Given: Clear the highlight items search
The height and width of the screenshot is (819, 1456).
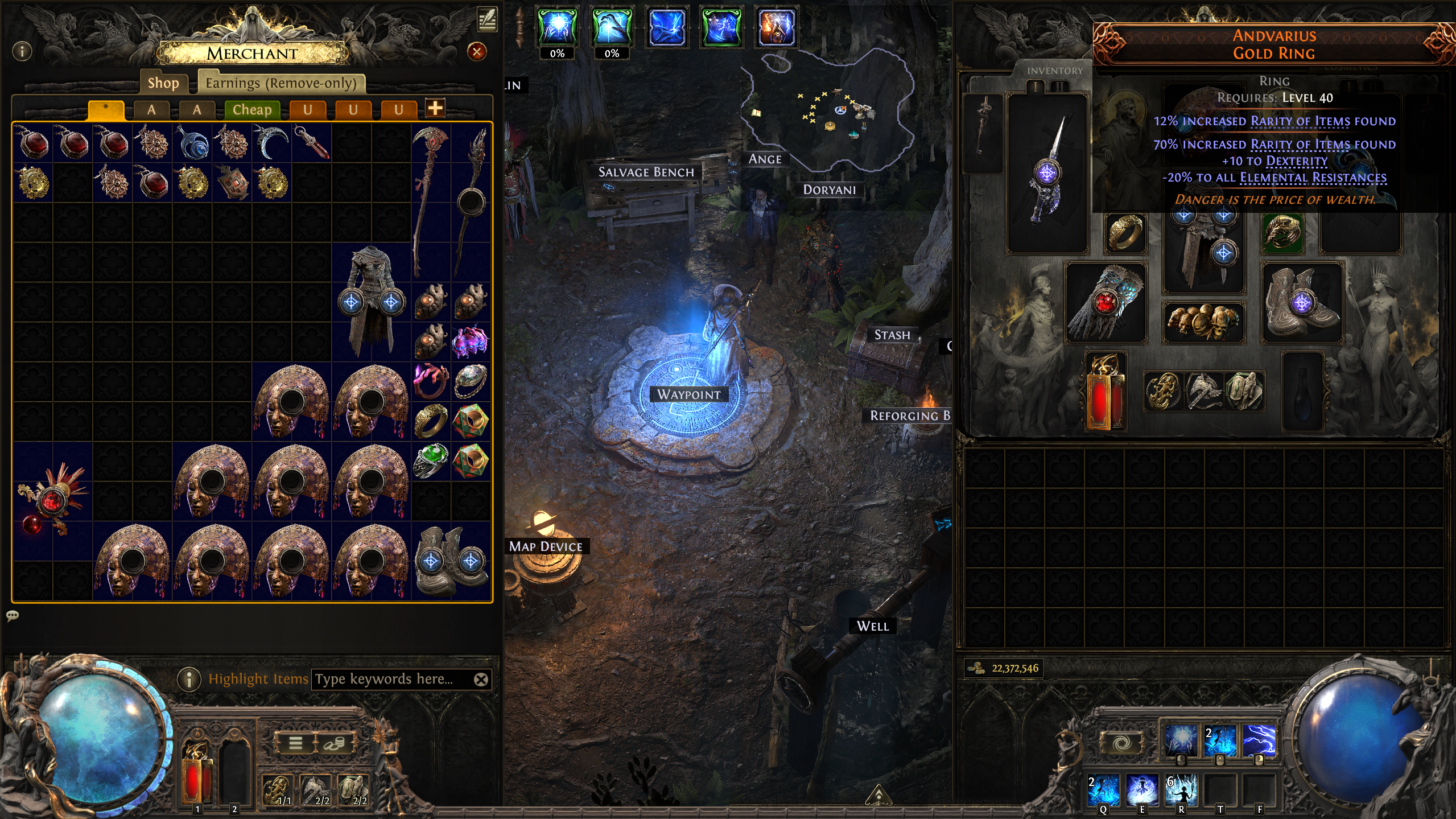Looking at the screenshot, I should coord(481,680).
